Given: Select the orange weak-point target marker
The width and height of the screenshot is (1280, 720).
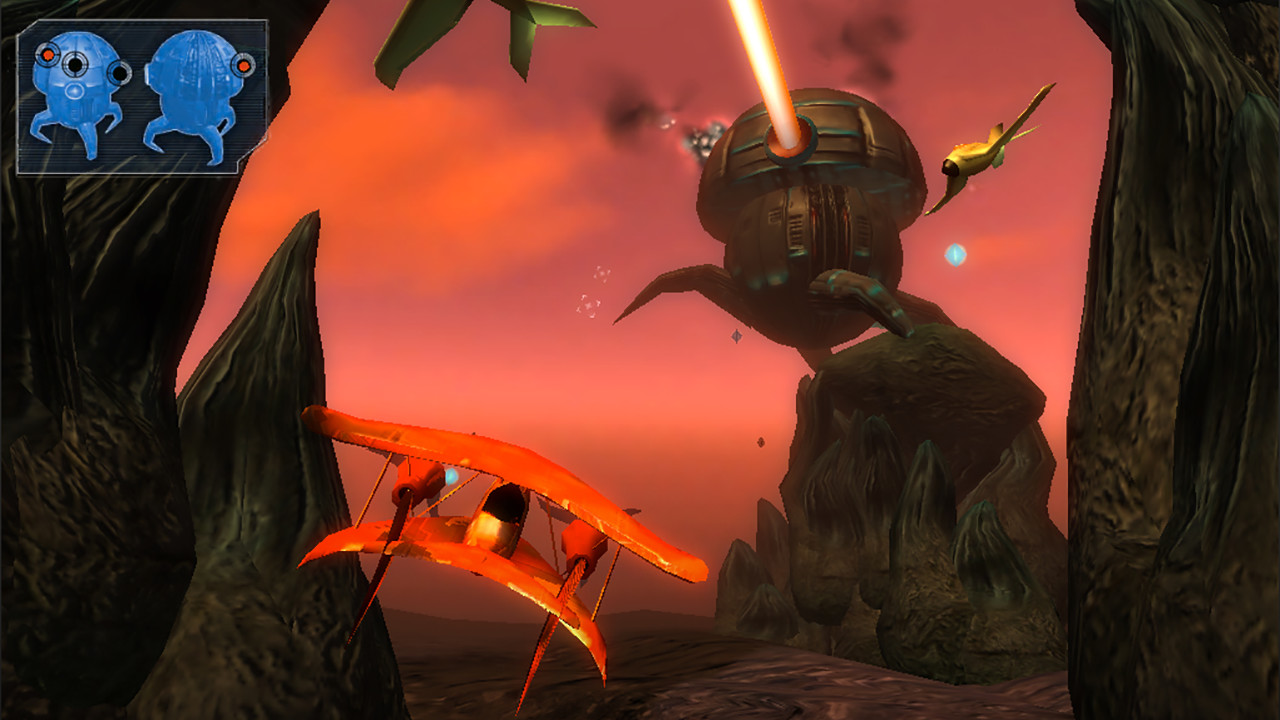Looking at the screenshot, I should pos(48,55).
